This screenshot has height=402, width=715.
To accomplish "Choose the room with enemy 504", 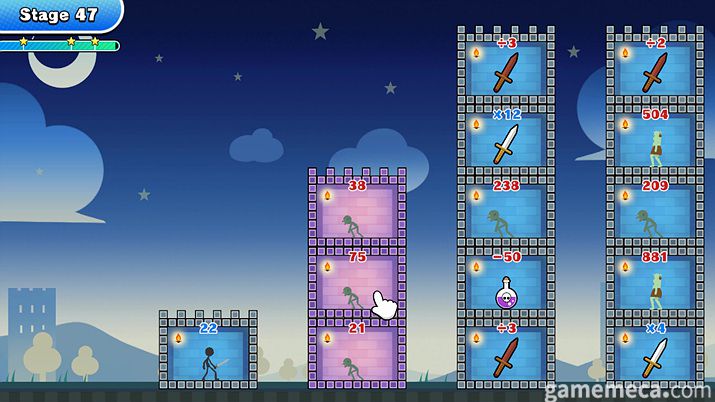I will pyautogui.click(x=655, y=141).
